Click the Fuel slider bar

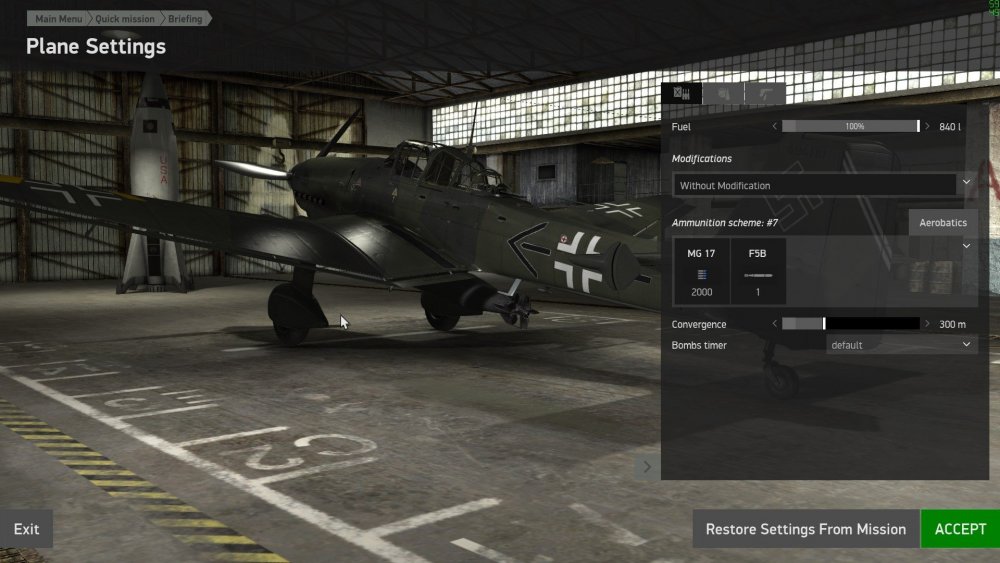(850, 127)
